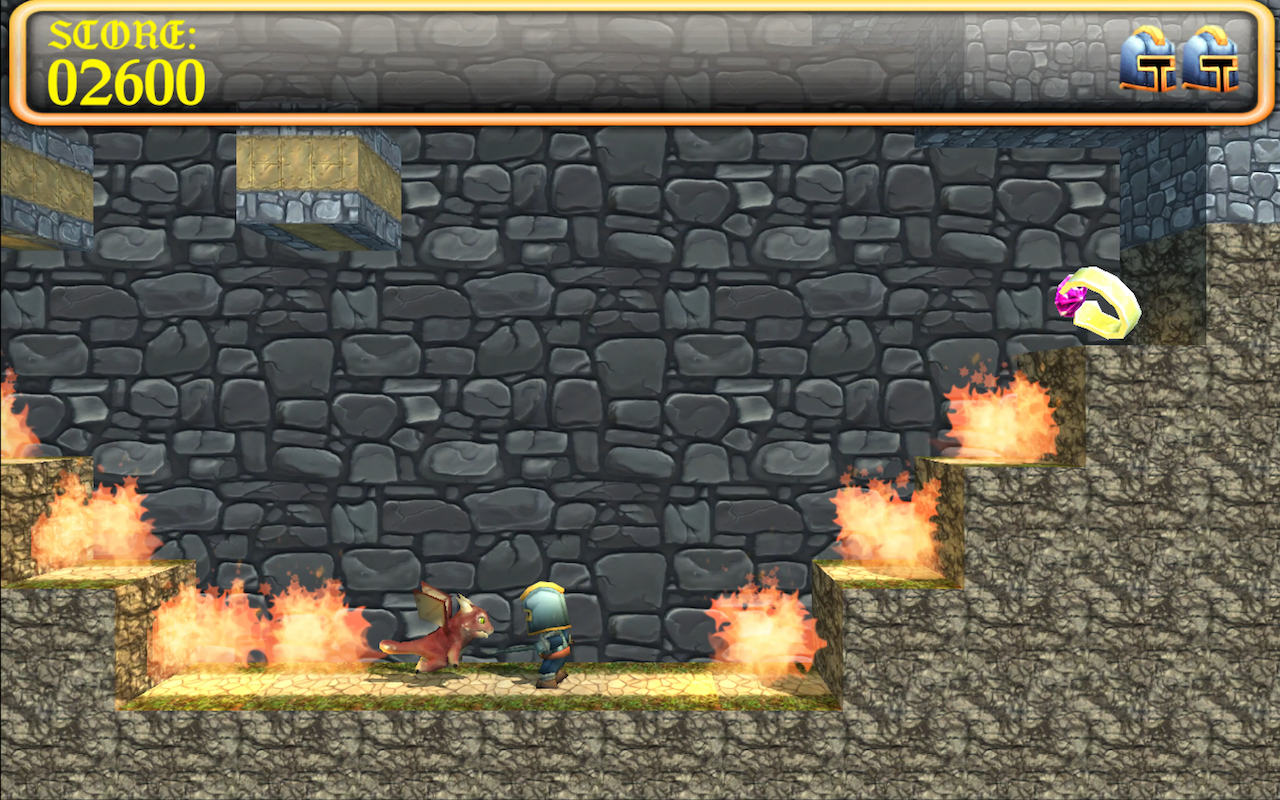
Task: Click the pink gem on the ring
Action: coord(1067,301)
